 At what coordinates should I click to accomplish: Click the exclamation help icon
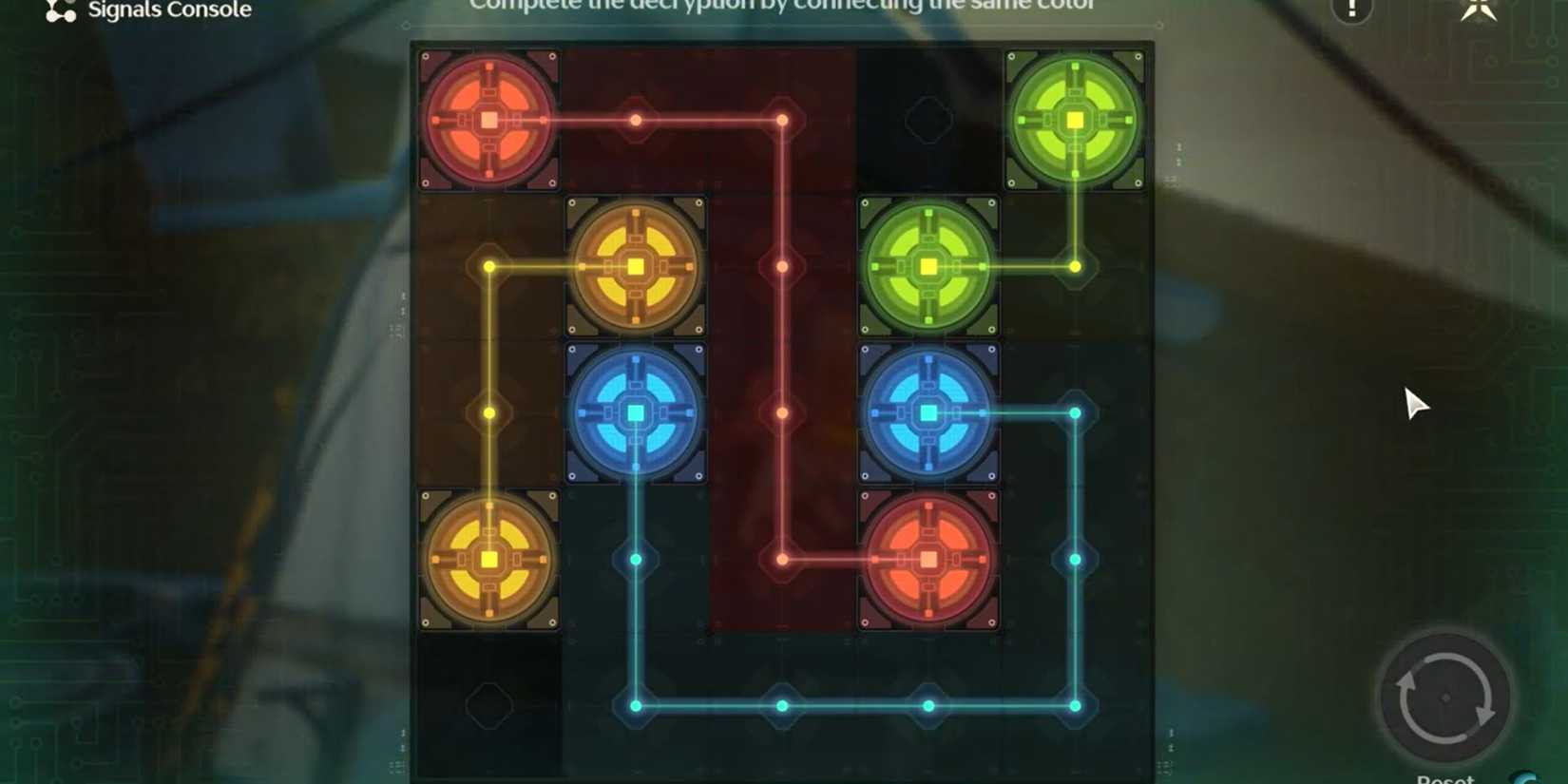pyautogui.click(x=1350, y=10)
